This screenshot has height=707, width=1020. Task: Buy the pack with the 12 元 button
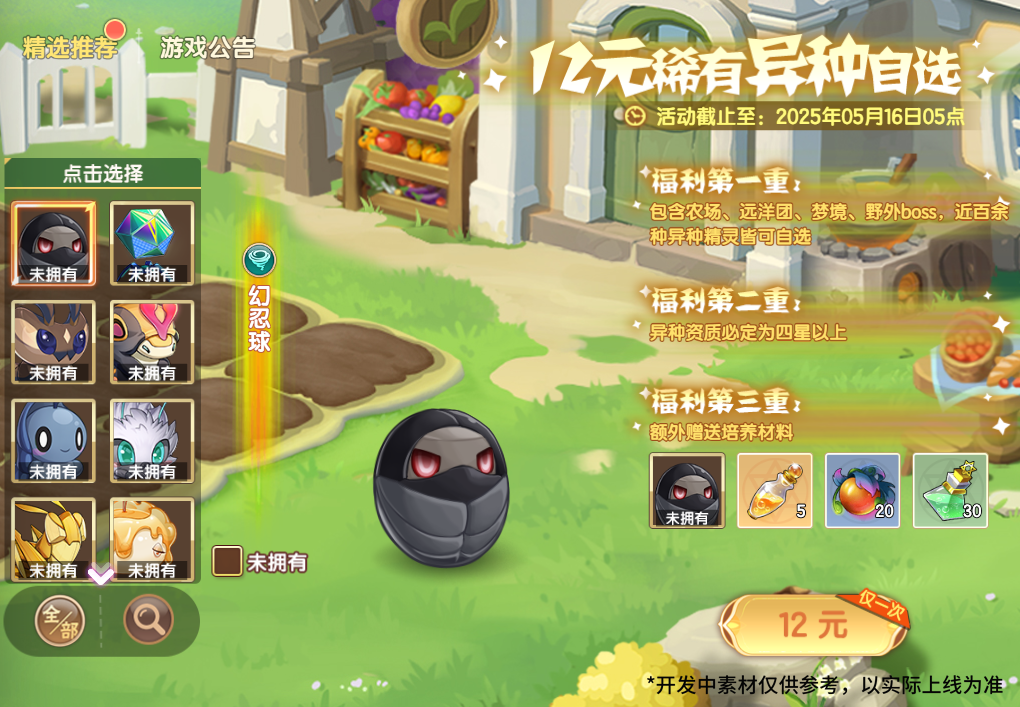tap(812, 626)
